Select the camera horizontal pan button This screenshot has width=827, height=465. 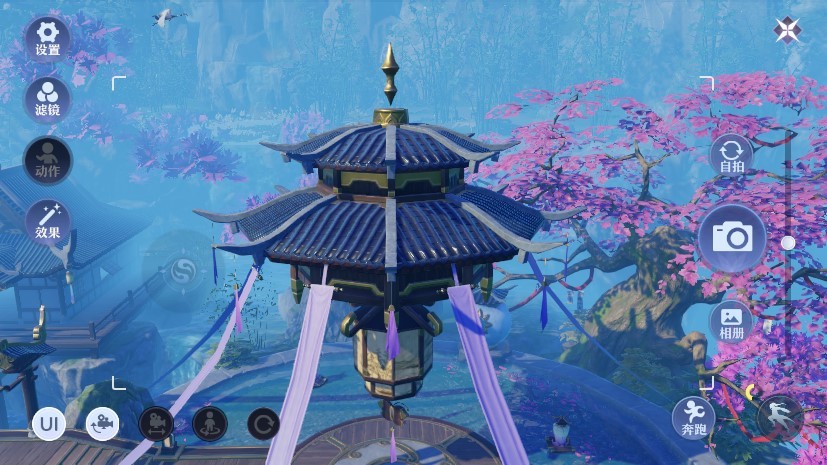(x=156, y=424)
